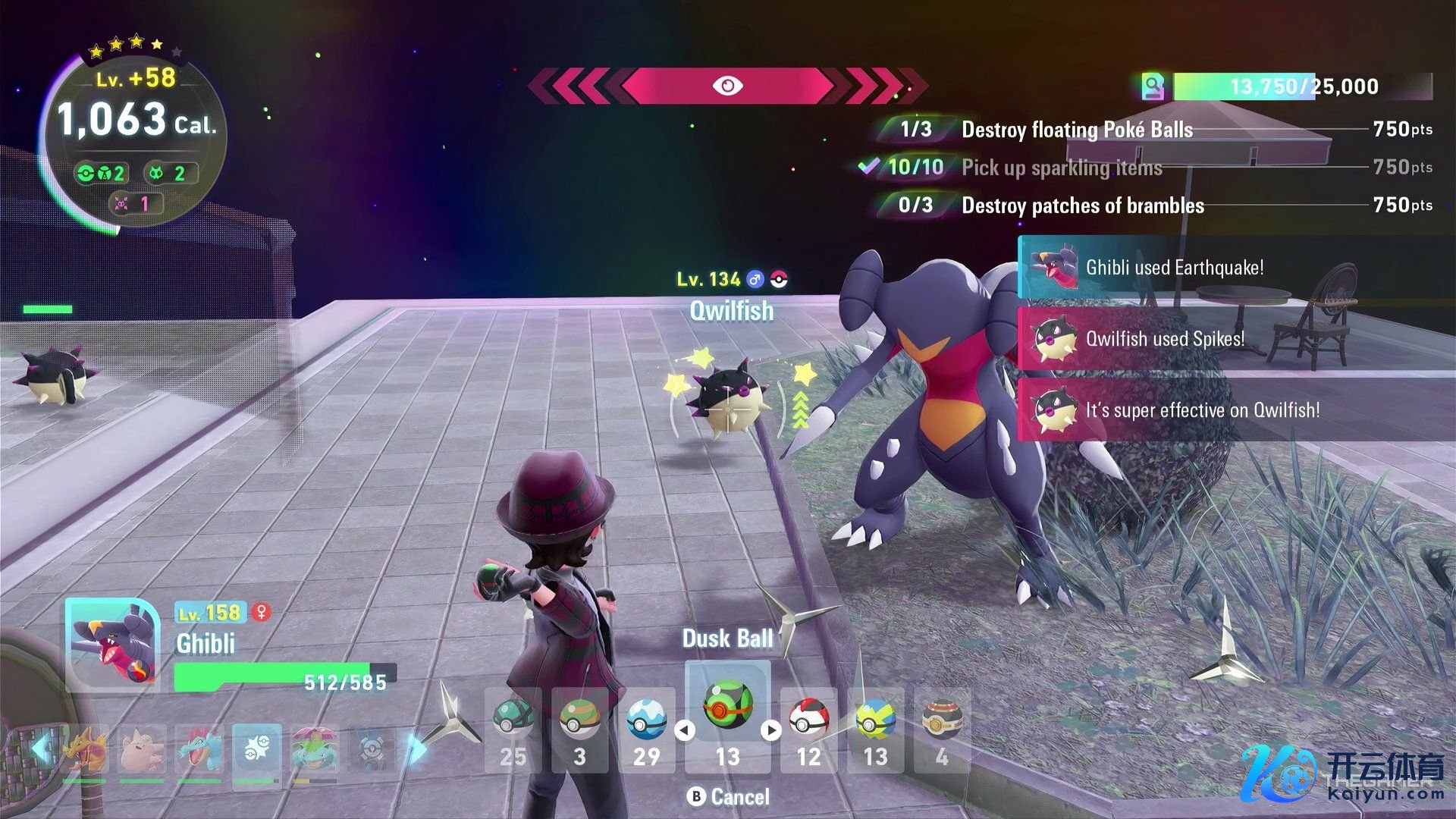Click the kaiyun.com watermark logo
The height and width of the screenshot is (819, 1456).
point(1342,773)
